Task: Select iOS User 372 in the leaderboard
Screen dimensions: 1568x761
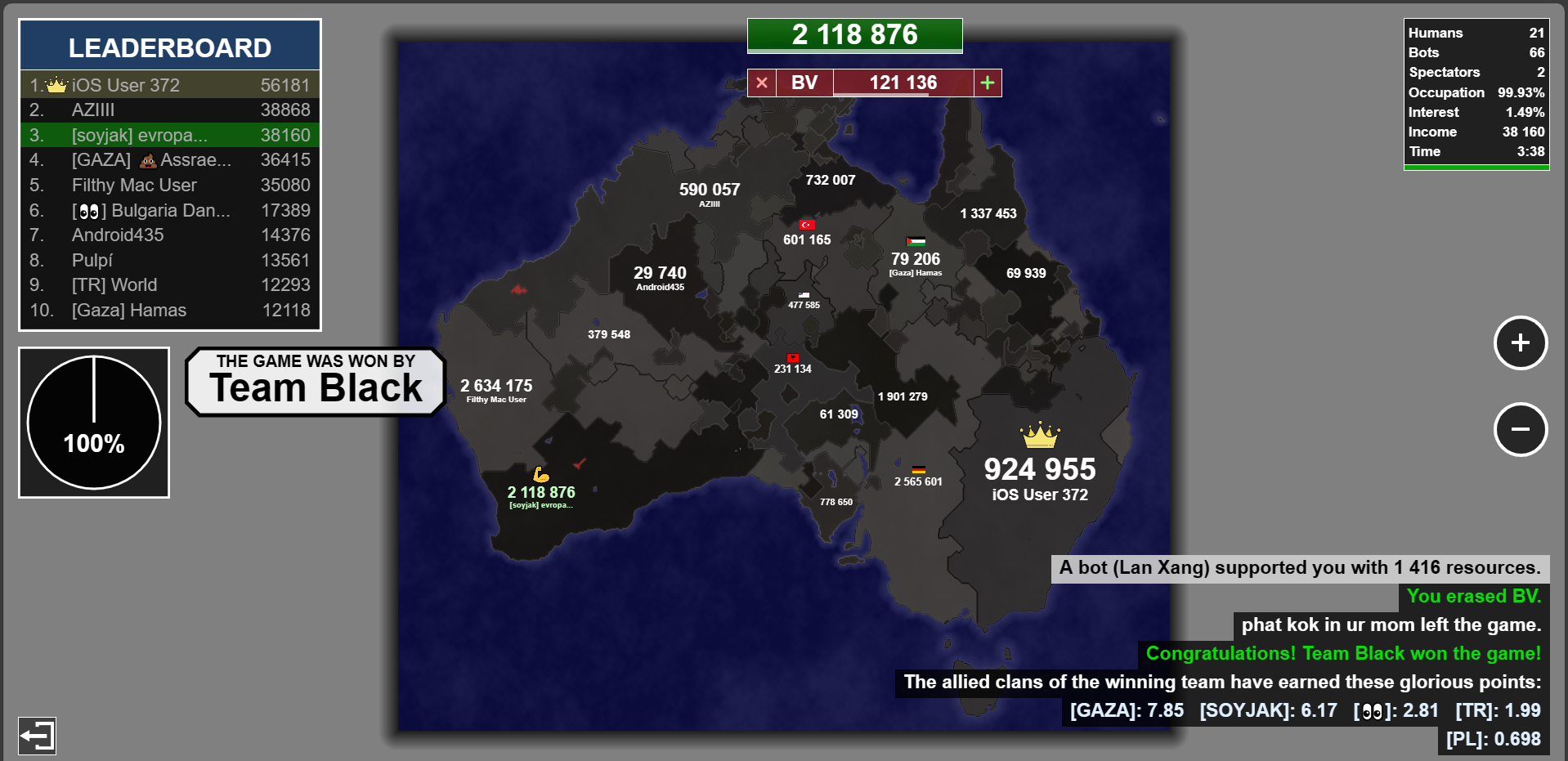Action: [x=170, y=85]
